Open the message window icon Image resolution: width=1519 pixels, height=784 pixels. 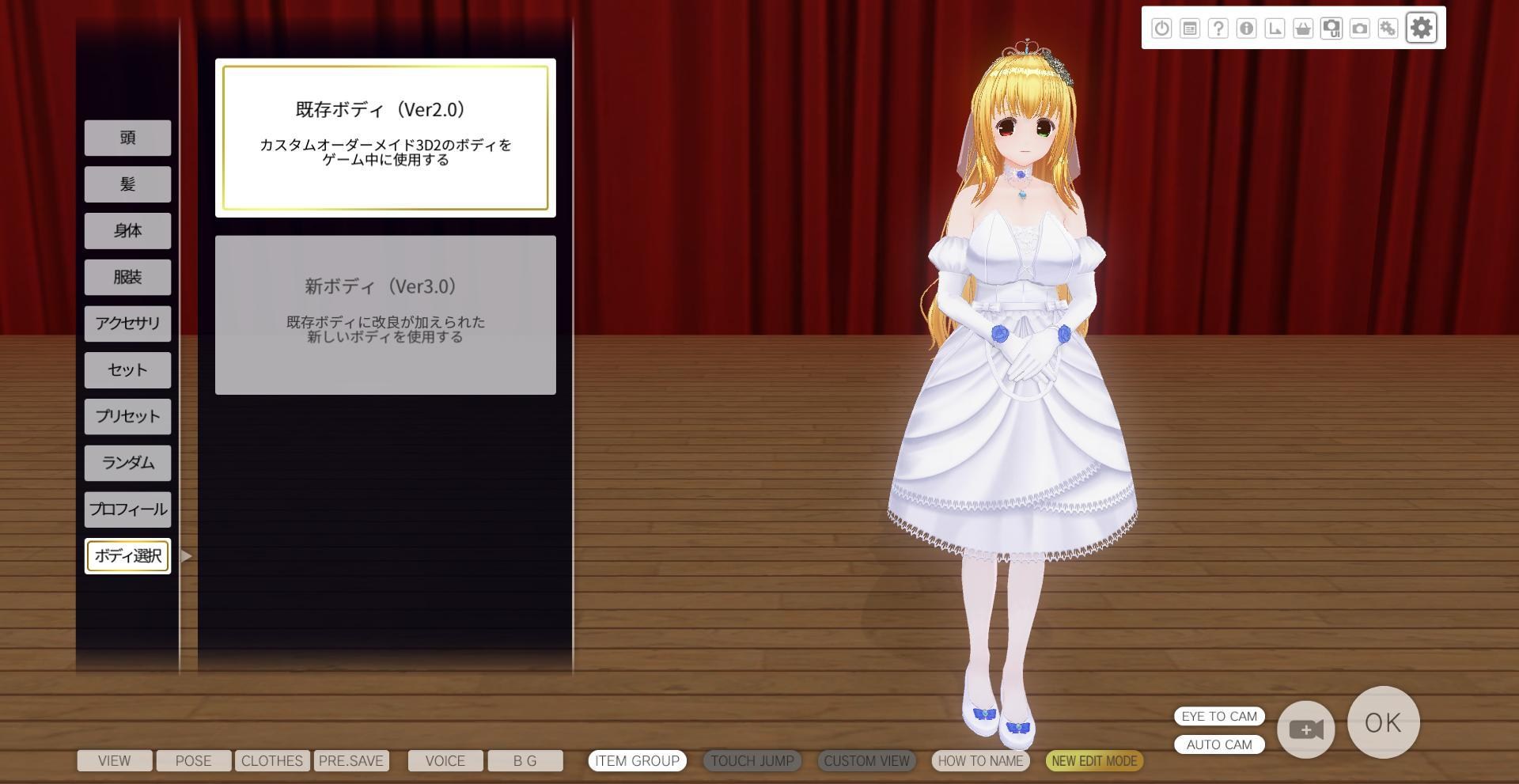click(x=1190, y=28)
